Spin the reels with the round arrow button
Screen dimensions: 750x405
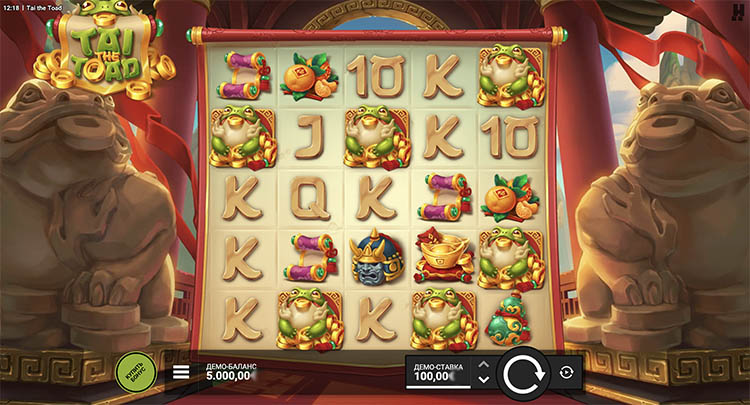[x=520, y=374]
